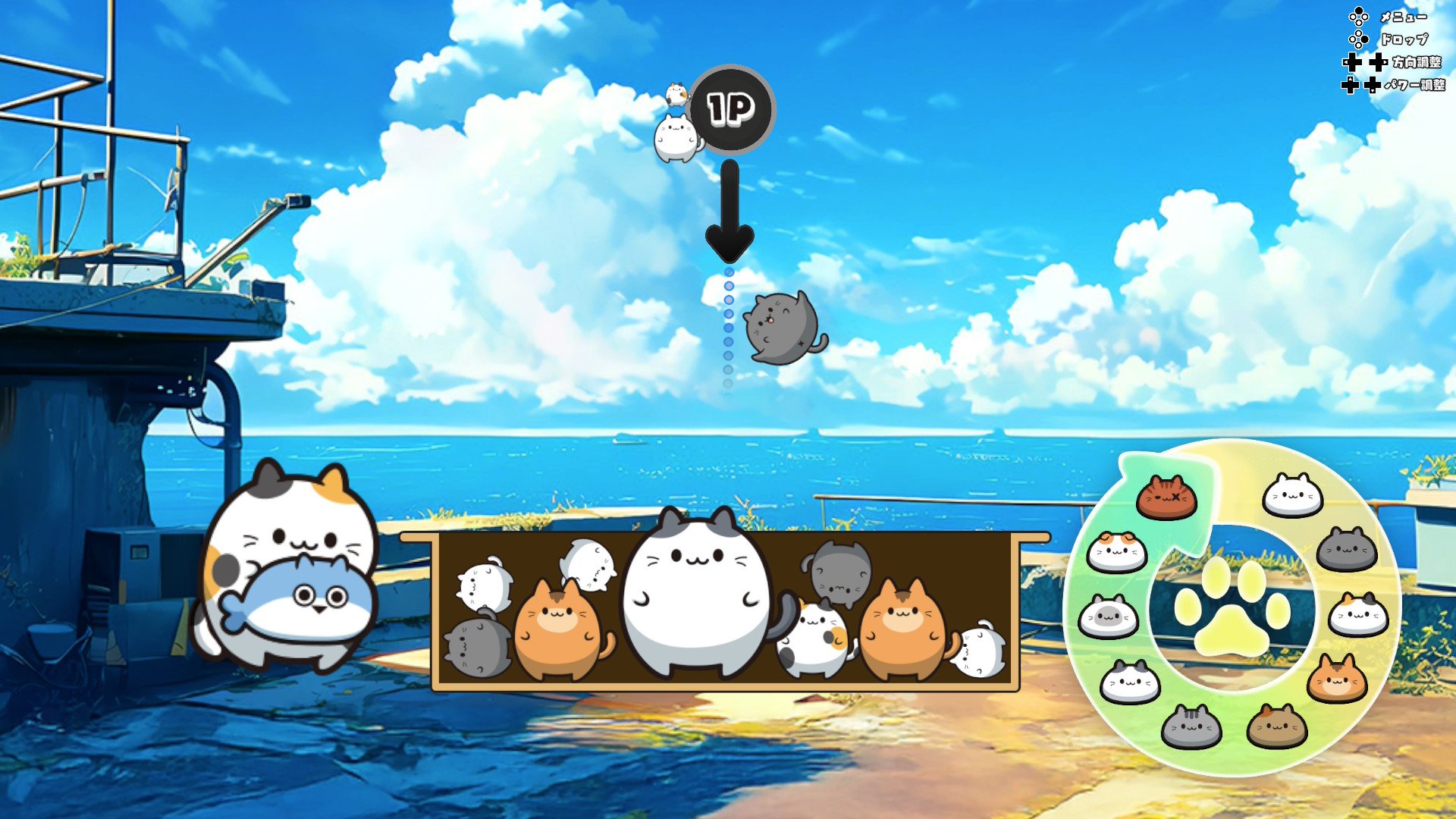Select the scarred red-brown tabby in the evolution ring
Screen dimensions: 1456x819
[1166, 498]
